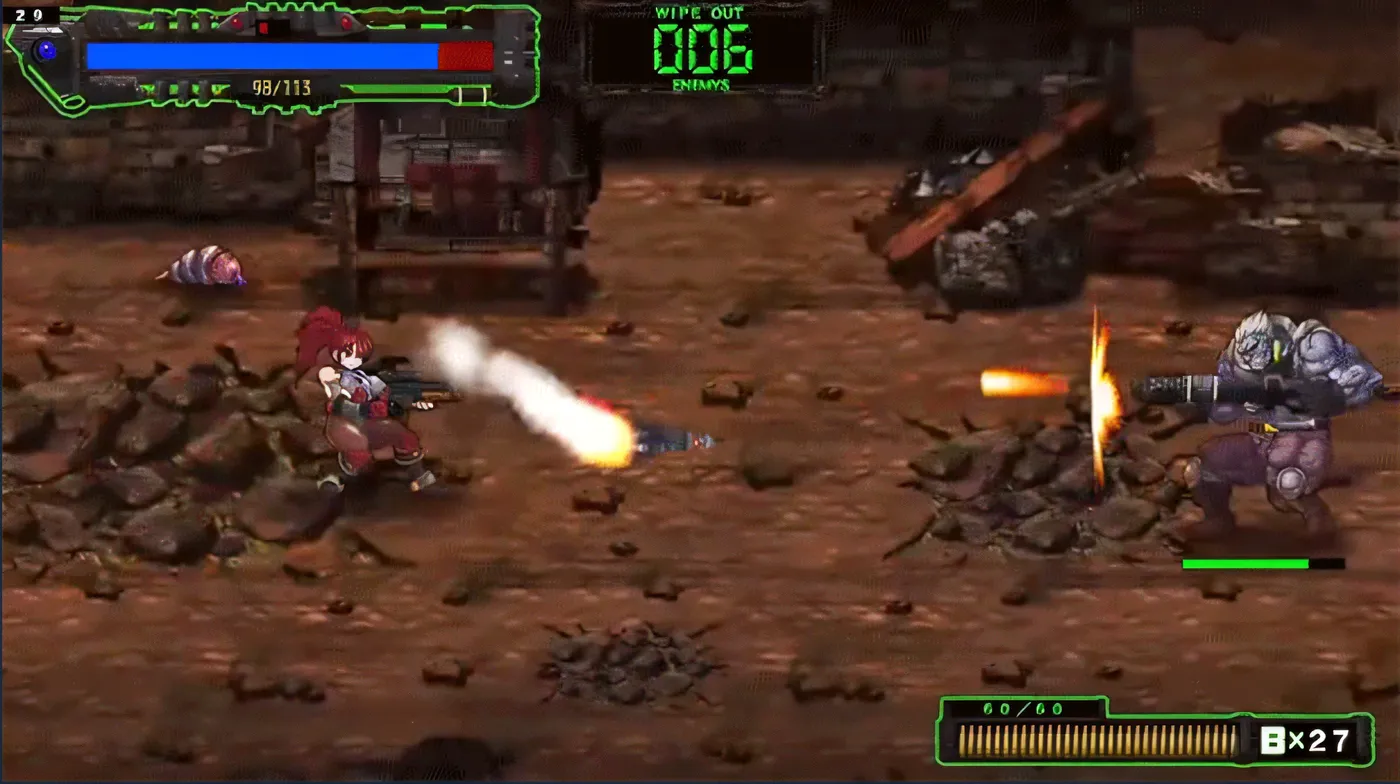
Task: Toggle the left red lamp on the HUD
Action: point(236,22)
